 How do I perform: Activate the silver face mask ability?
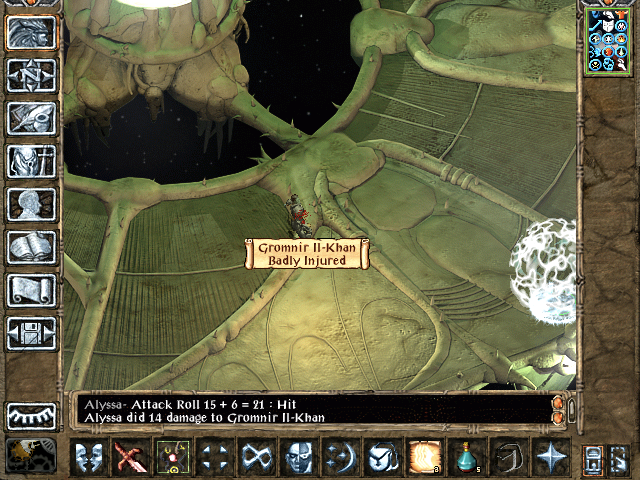(x=296, y=457)
